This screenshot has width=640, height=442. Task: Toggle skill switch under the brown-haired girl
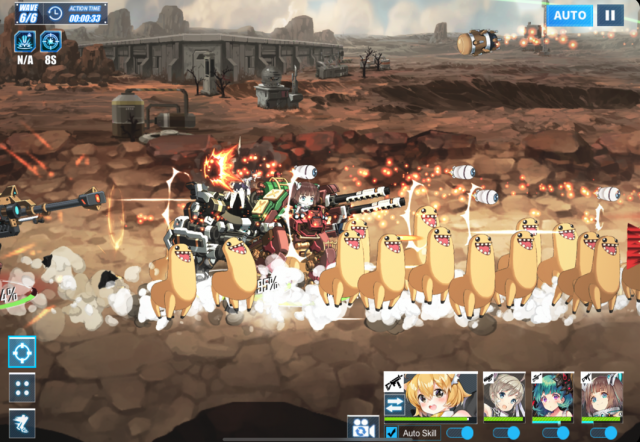604,433
